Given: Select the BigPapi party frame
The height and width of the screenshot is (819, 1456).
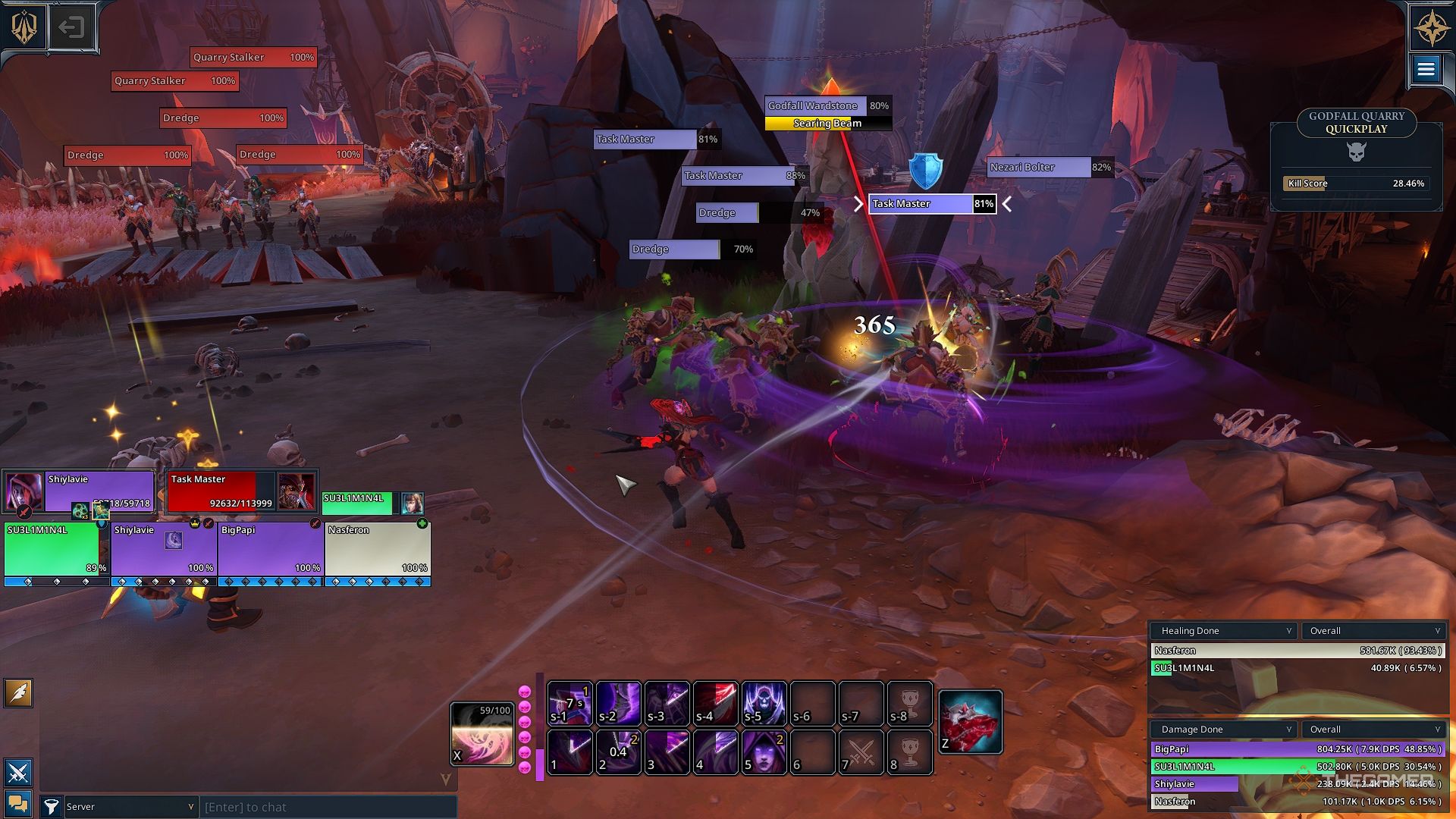Looking at the screenshot, I should click(271, 549).
